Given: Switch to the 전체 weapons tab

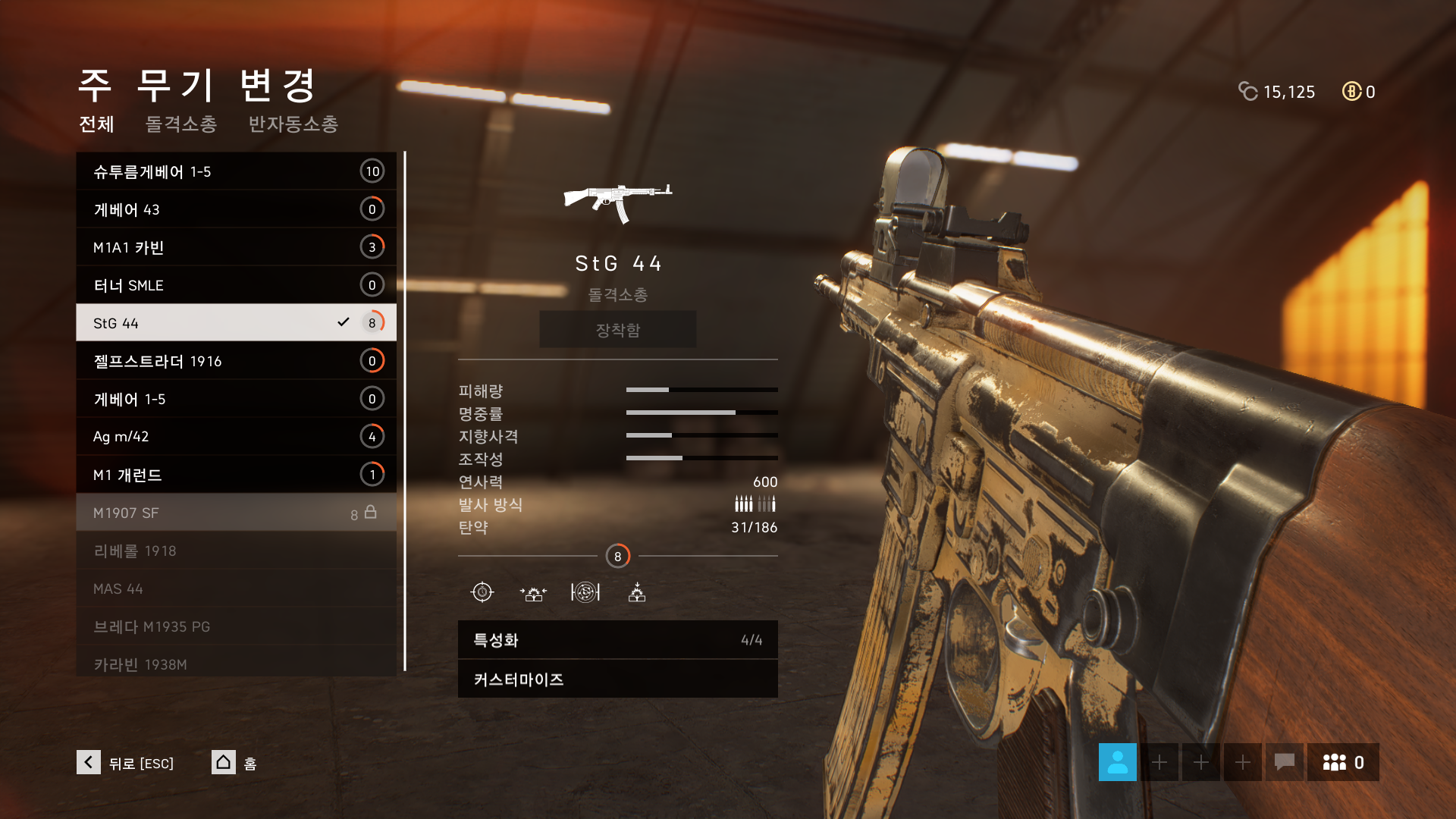Looking at the screenshot, I should pyautogui.click(x=96, y=124).
